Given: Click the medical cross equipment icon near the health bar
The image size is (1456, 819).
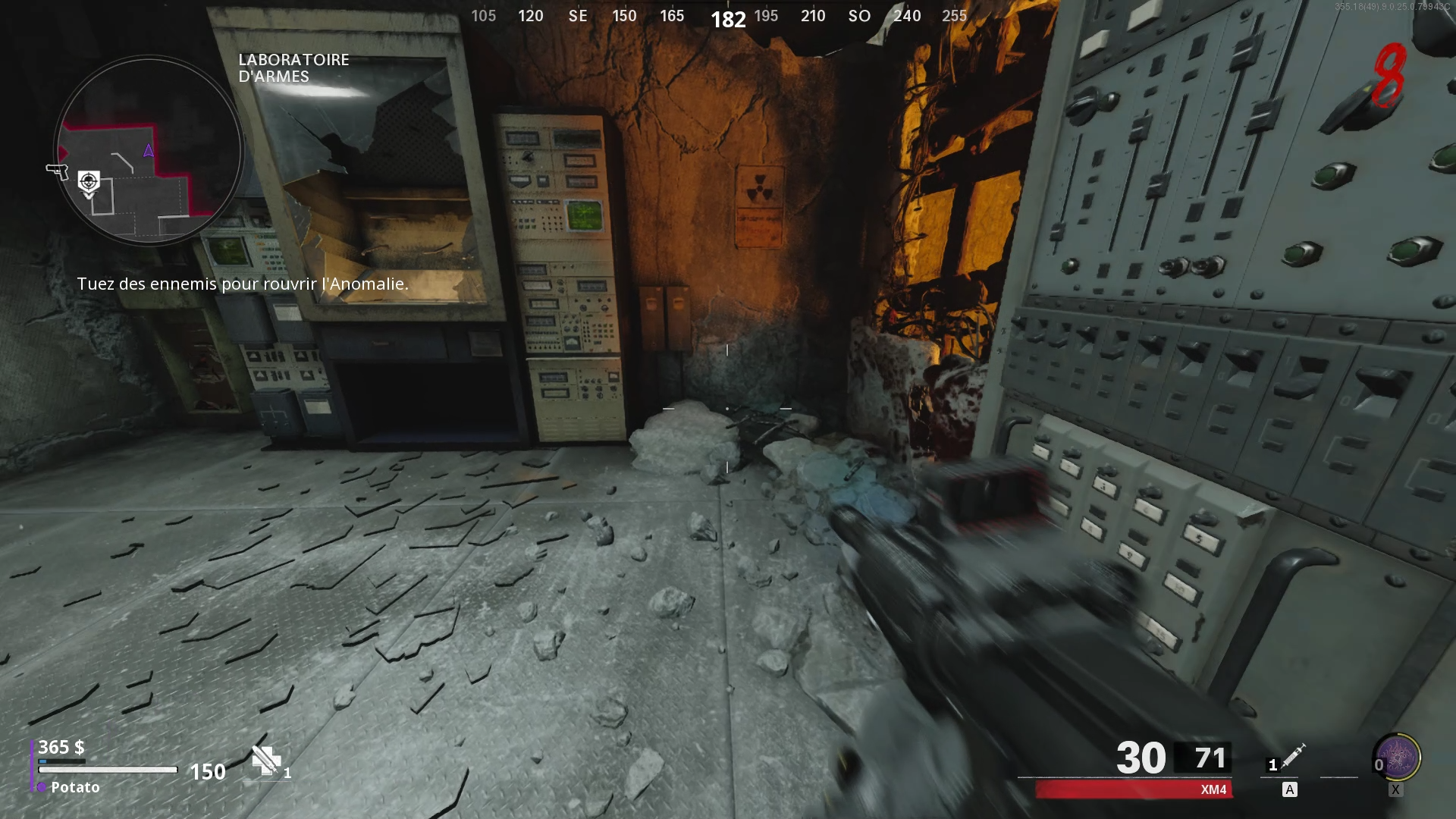Looking at the screenshot, I should pos(265,759).
